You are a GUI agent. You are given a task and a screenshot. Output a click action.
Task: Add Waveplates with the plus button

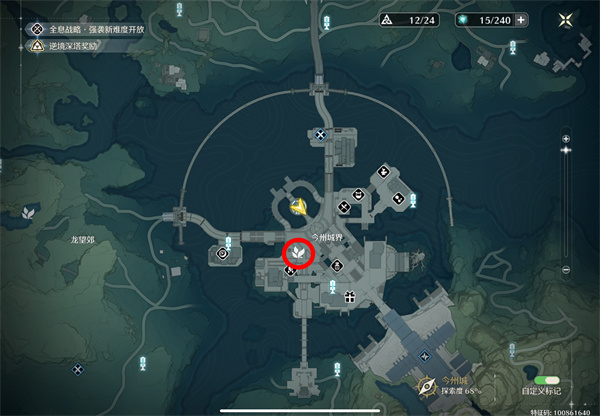pos(520,20)
